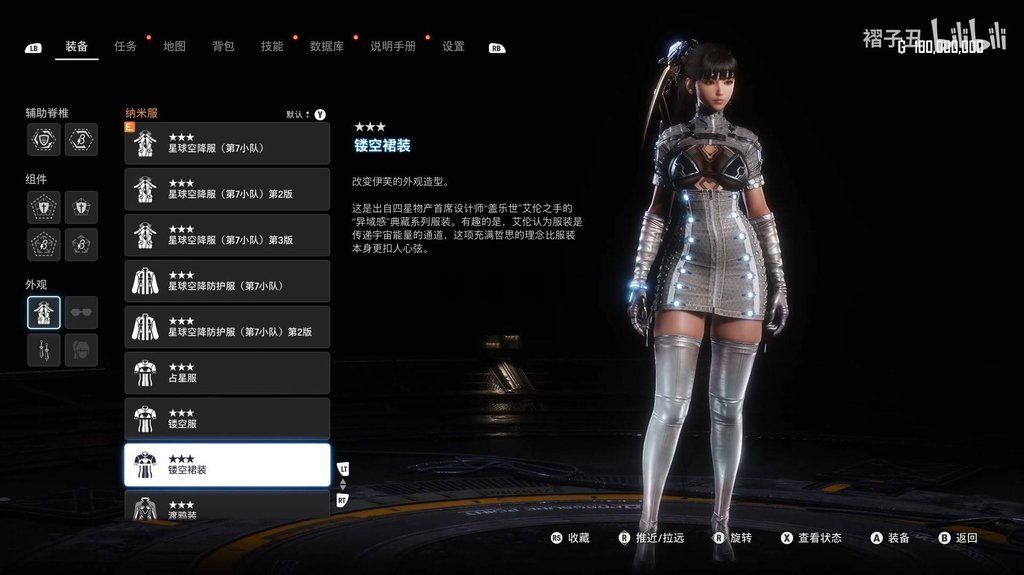The width and height of the screenshot is (1024, 575).
Task: Select 星球空降防护服（第7小队）第2版 outfit
Action: coord(227,327)
